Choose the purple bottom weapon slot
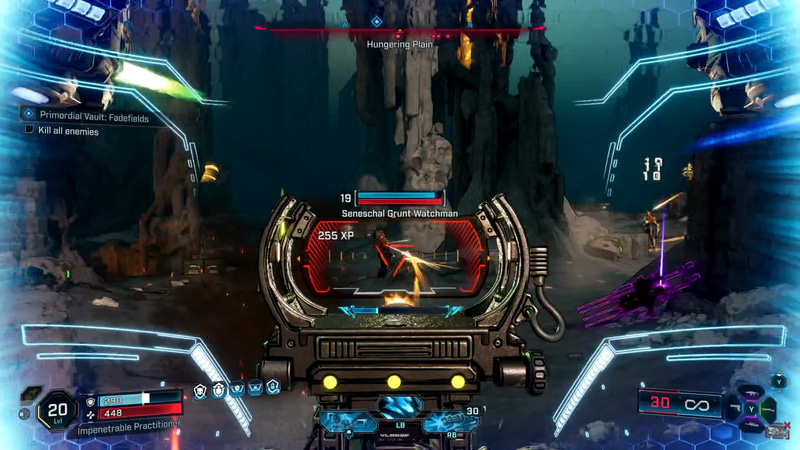This screenshot has height=450, width=800. pyautogui.click(x=753, y=425)
